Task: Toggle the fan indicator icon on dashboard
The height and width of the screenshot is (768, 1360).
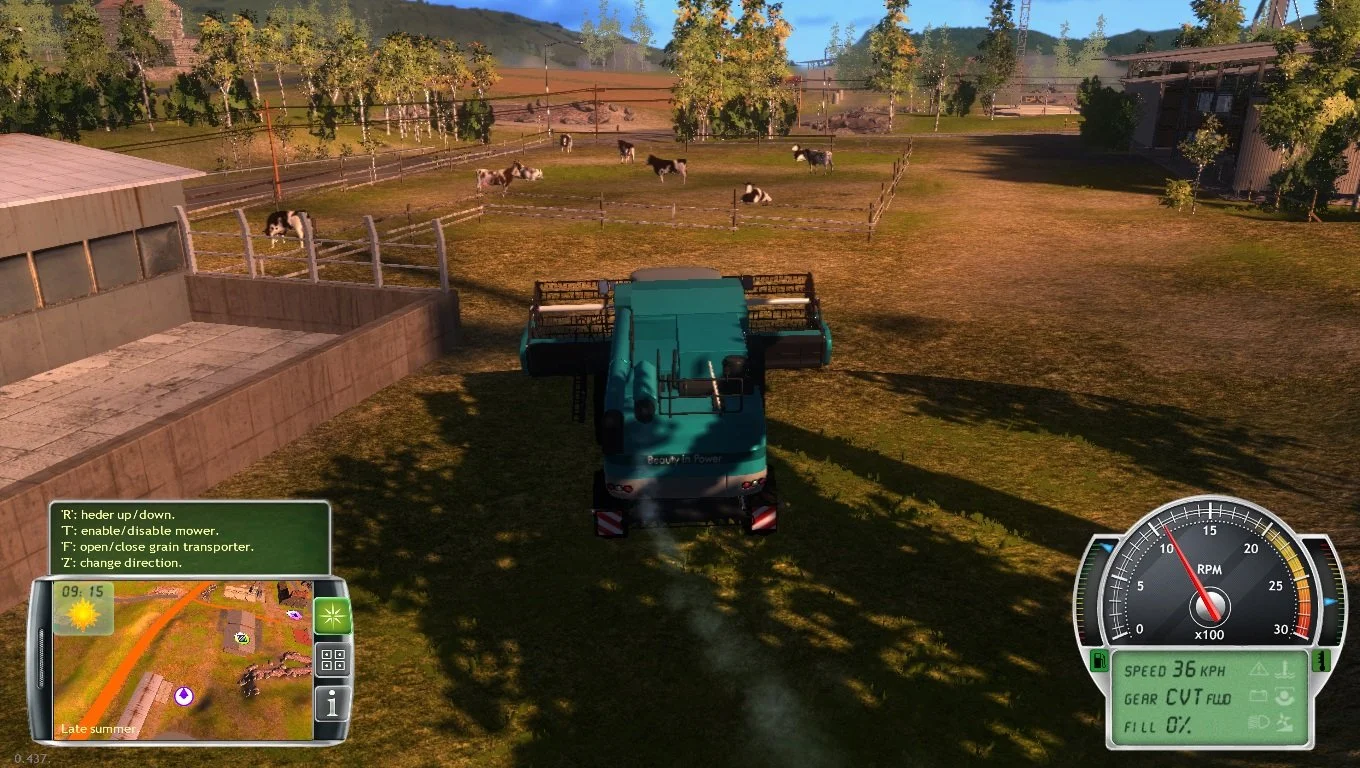Action: (x=1286, y=723)
